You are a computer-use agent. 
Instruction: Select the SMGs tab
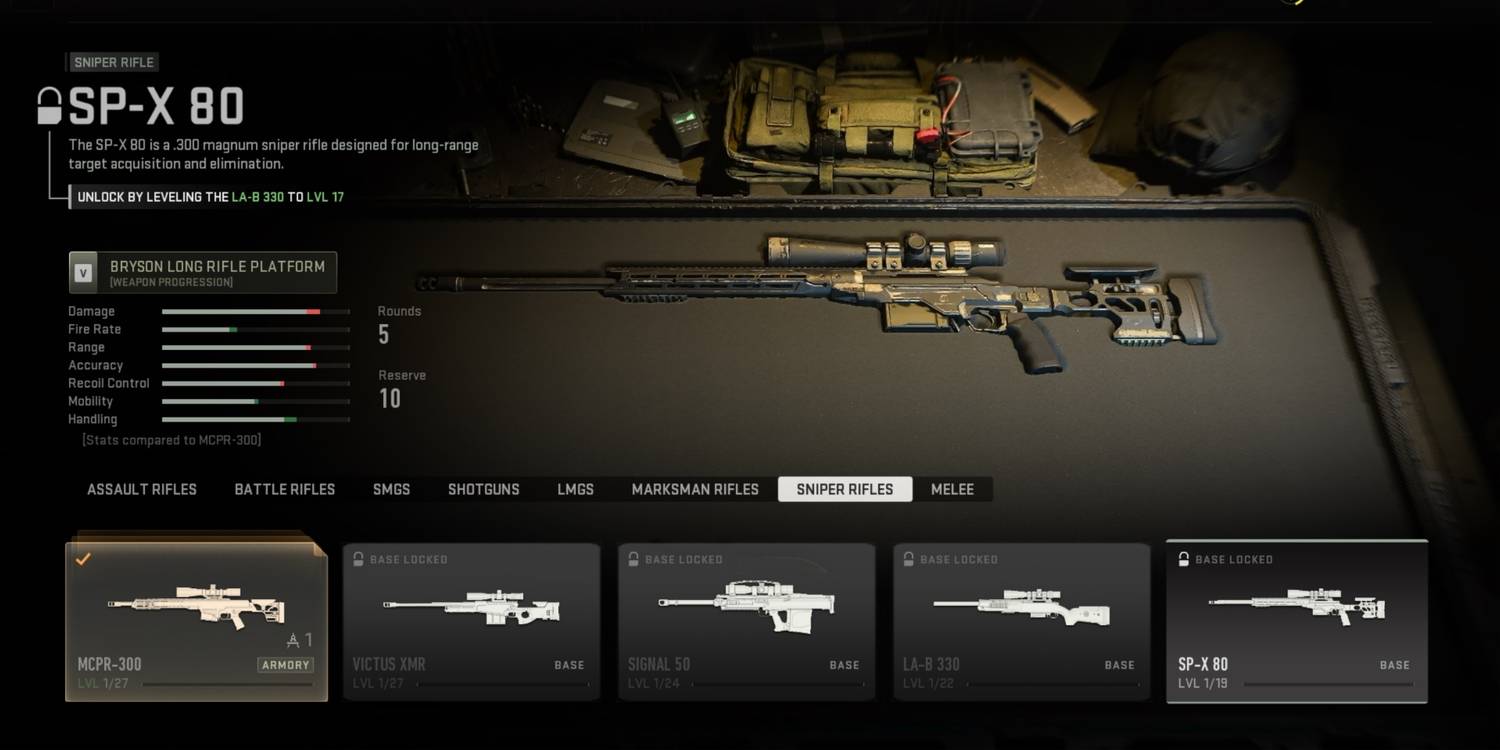point(391,490)
